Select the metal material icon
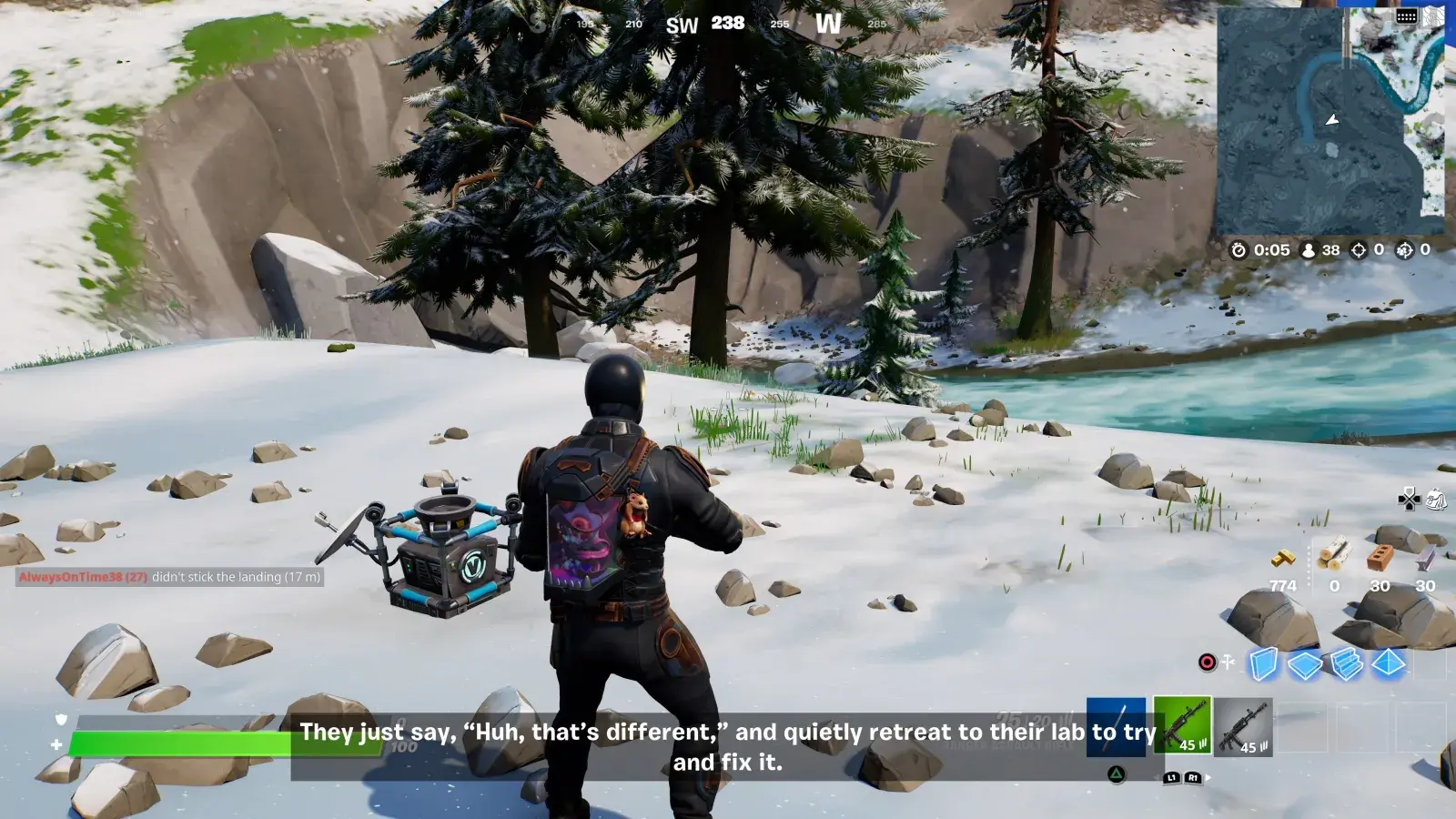This screenshot has width=1456, height=819. [x=1425, y=556]
